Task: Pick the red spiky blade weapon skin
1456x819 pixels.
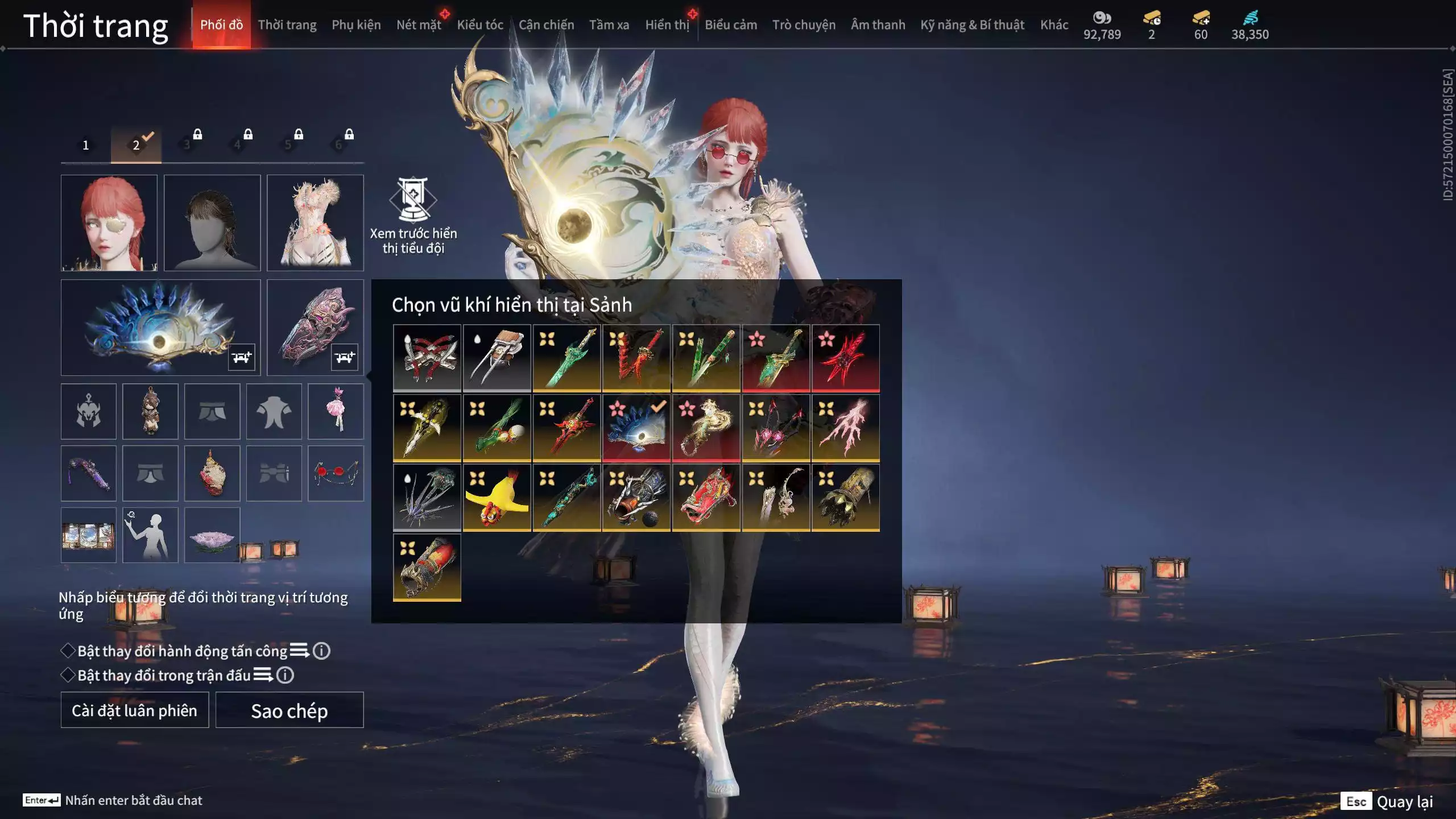Action: (845, 358)
